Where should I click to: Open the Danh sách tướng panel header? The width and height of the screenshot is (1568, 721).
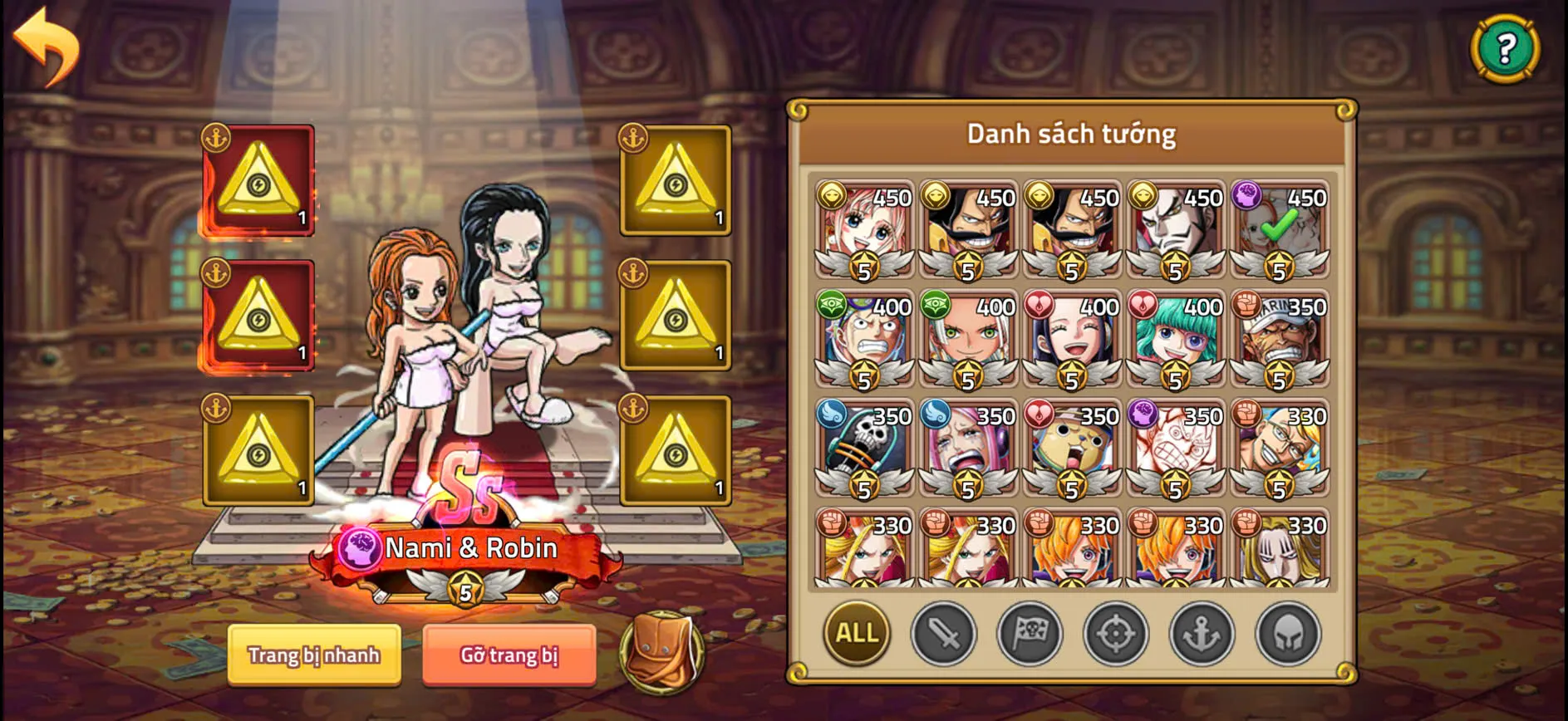(x=1070, y=133)
